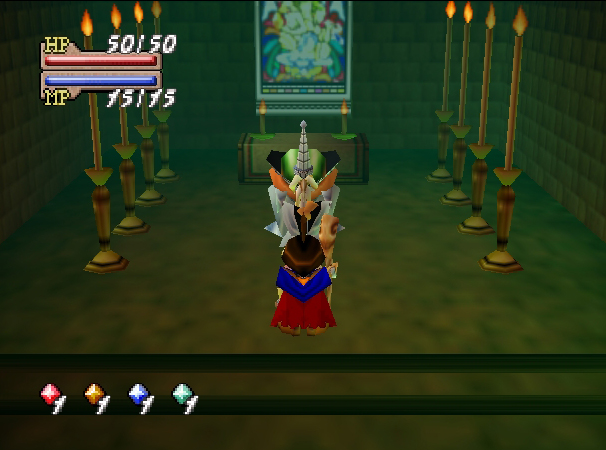
Task: Choose the orange earth element gem
Action: (93, 394)
